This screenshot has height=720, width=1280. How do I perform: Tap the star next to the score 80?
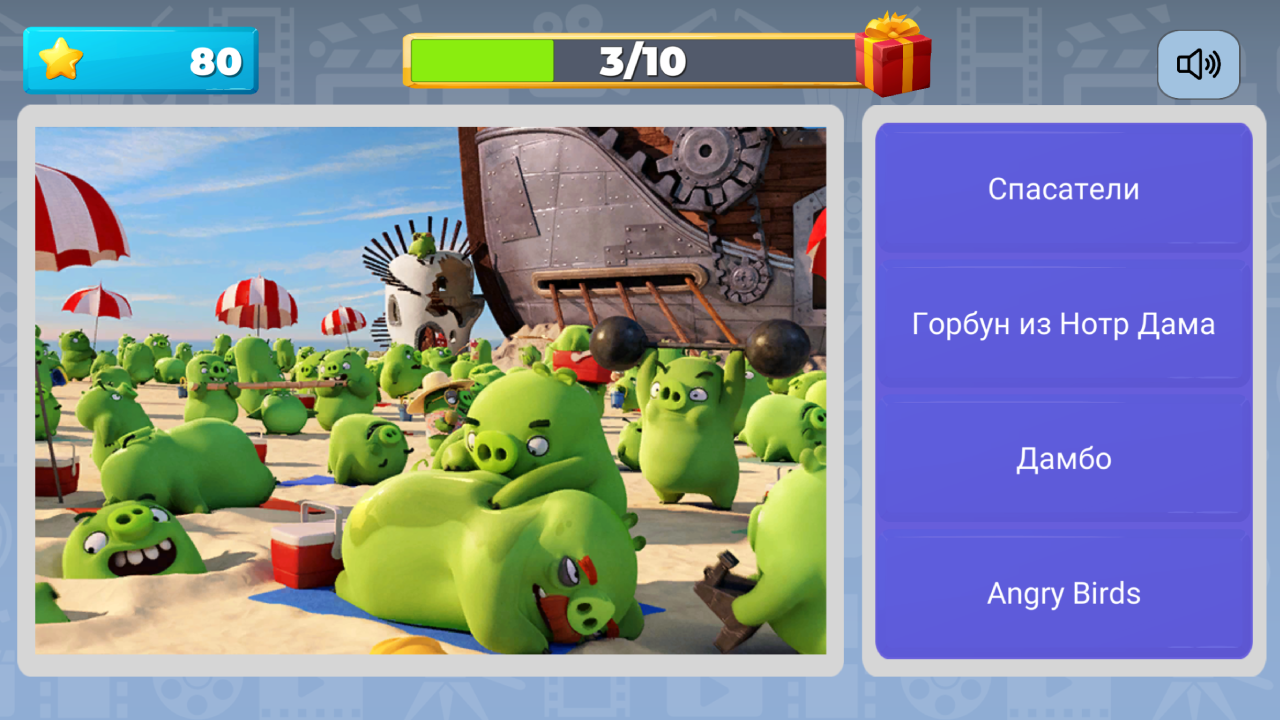click(62, 61)
